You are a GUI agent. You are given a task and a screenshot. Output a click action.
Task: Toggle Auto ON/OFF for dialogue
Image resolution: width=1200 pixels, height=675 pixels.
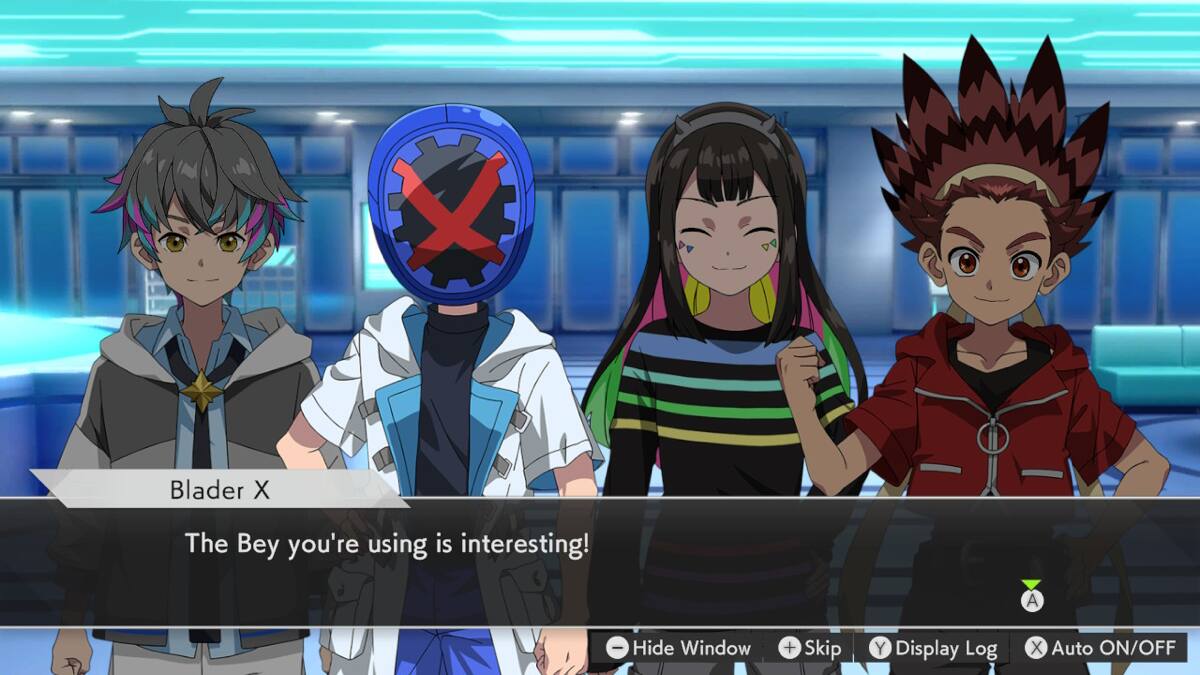coord(1100,648)
